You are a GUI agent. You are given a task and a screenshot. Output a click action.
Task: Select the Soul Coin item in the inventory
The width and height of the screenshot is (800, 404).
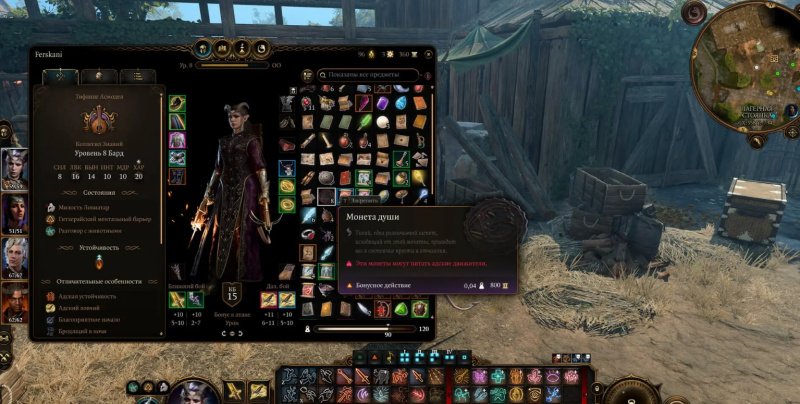326,196
